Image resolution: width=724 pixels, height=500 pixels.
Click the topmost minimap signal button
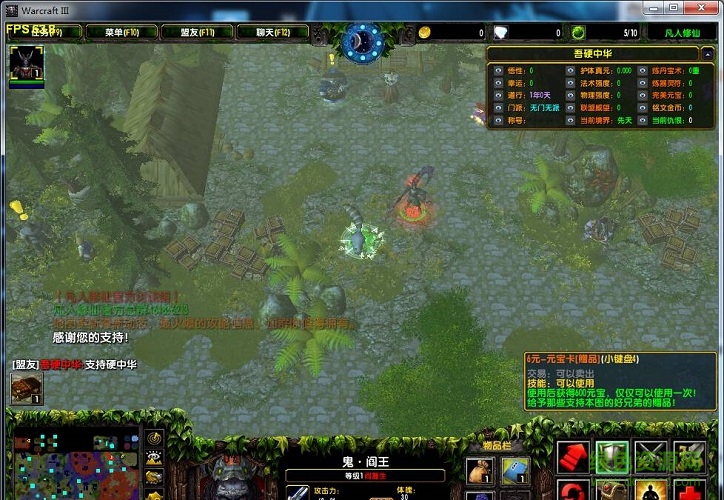click(x=155, y=438)
